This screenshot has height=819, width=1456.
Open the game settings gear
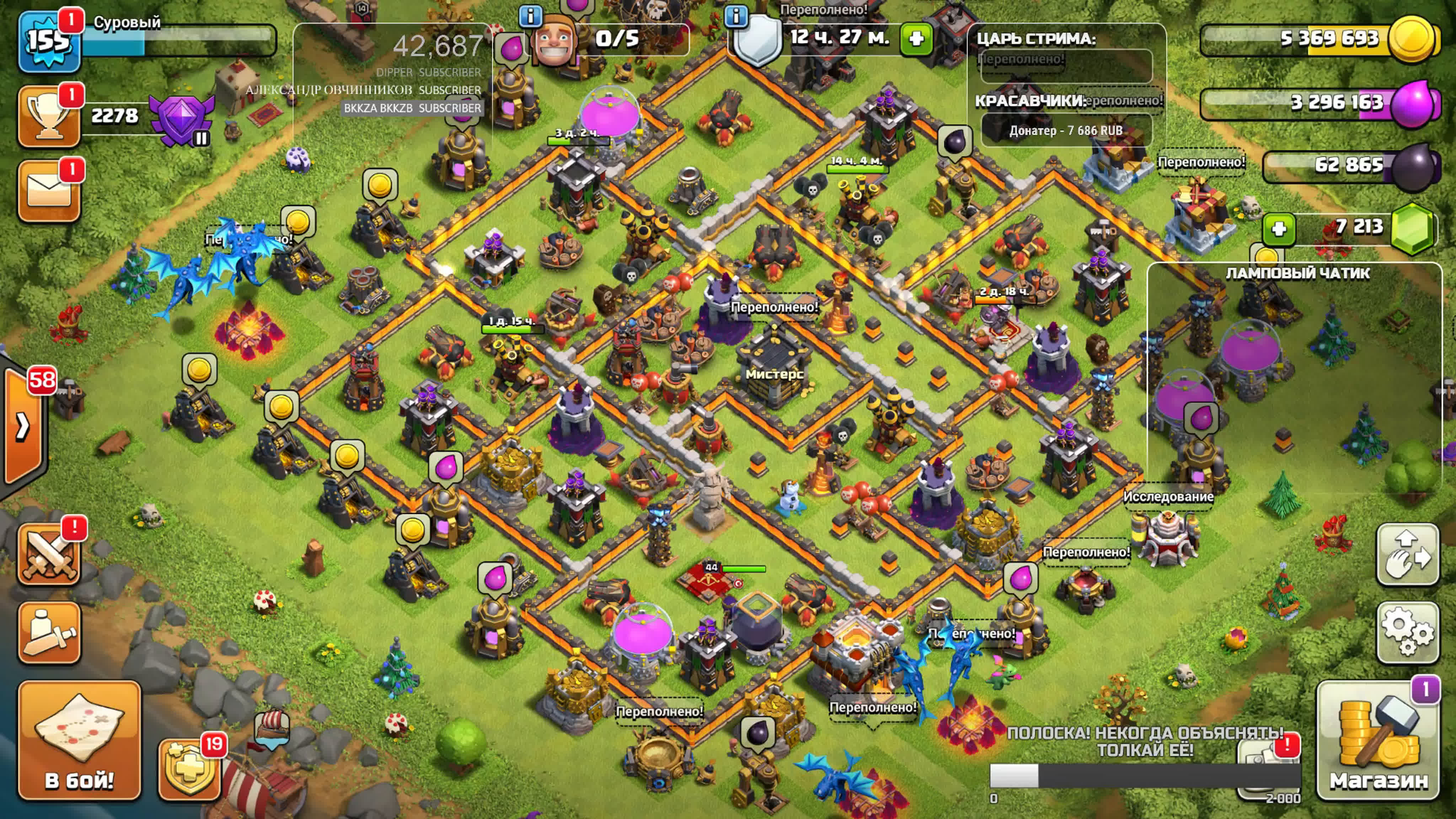1407,632
